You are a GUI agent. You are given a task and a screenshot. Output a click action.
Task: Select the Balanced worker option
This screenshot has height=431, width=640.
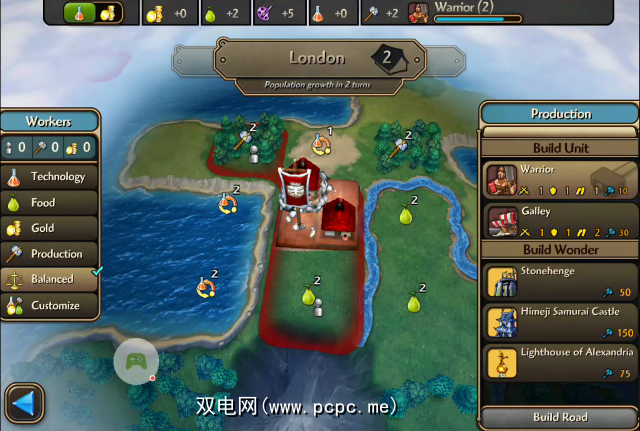pyautogui.click(x=50, y=280)
